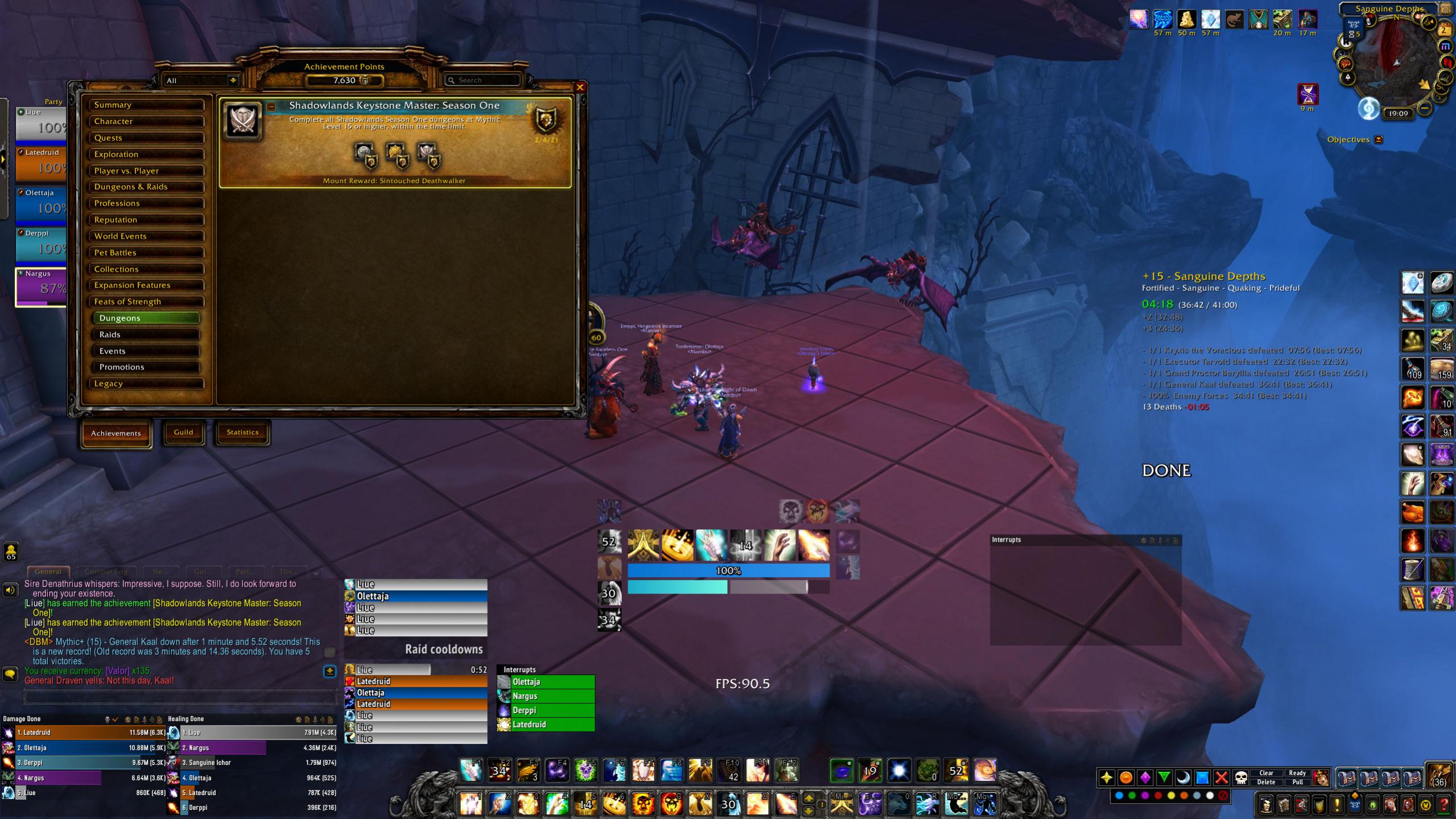Select the Moon raid target marker

tap(1183, 777)
